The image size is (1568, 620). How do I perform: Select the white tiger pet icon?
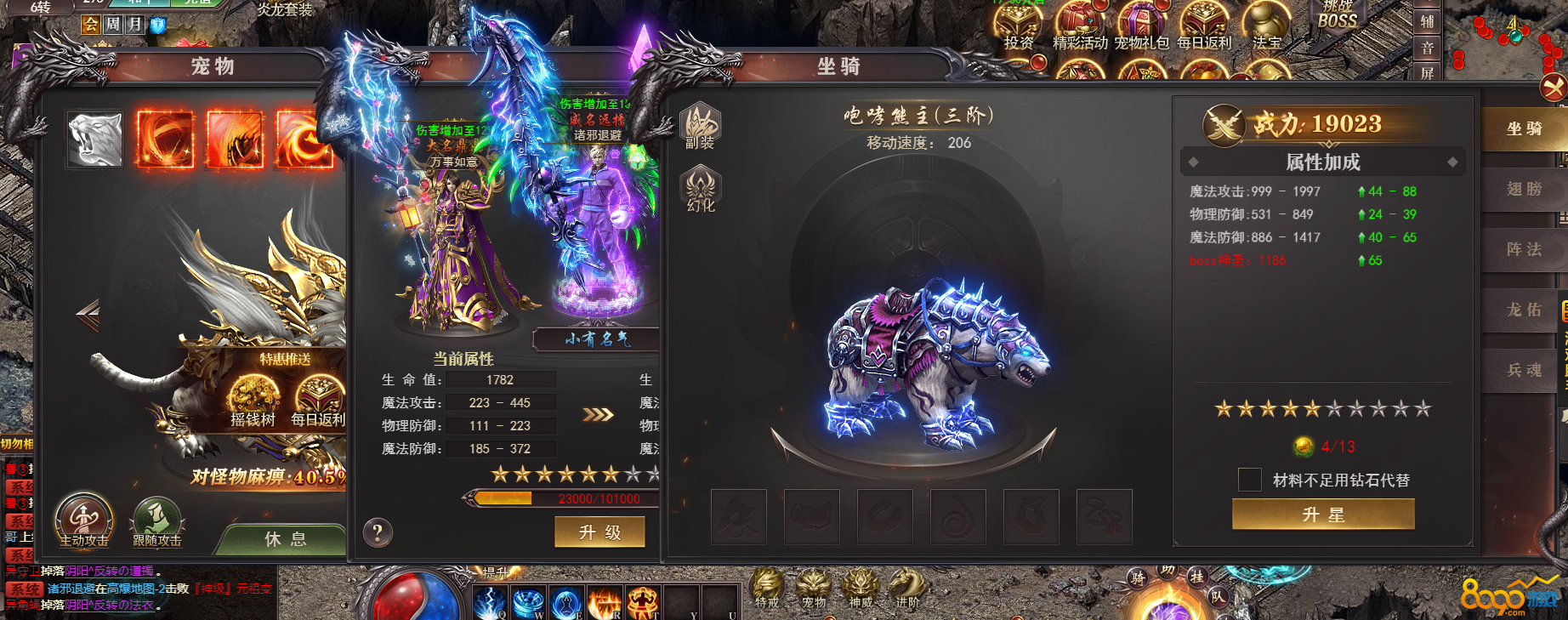(95, 139)
